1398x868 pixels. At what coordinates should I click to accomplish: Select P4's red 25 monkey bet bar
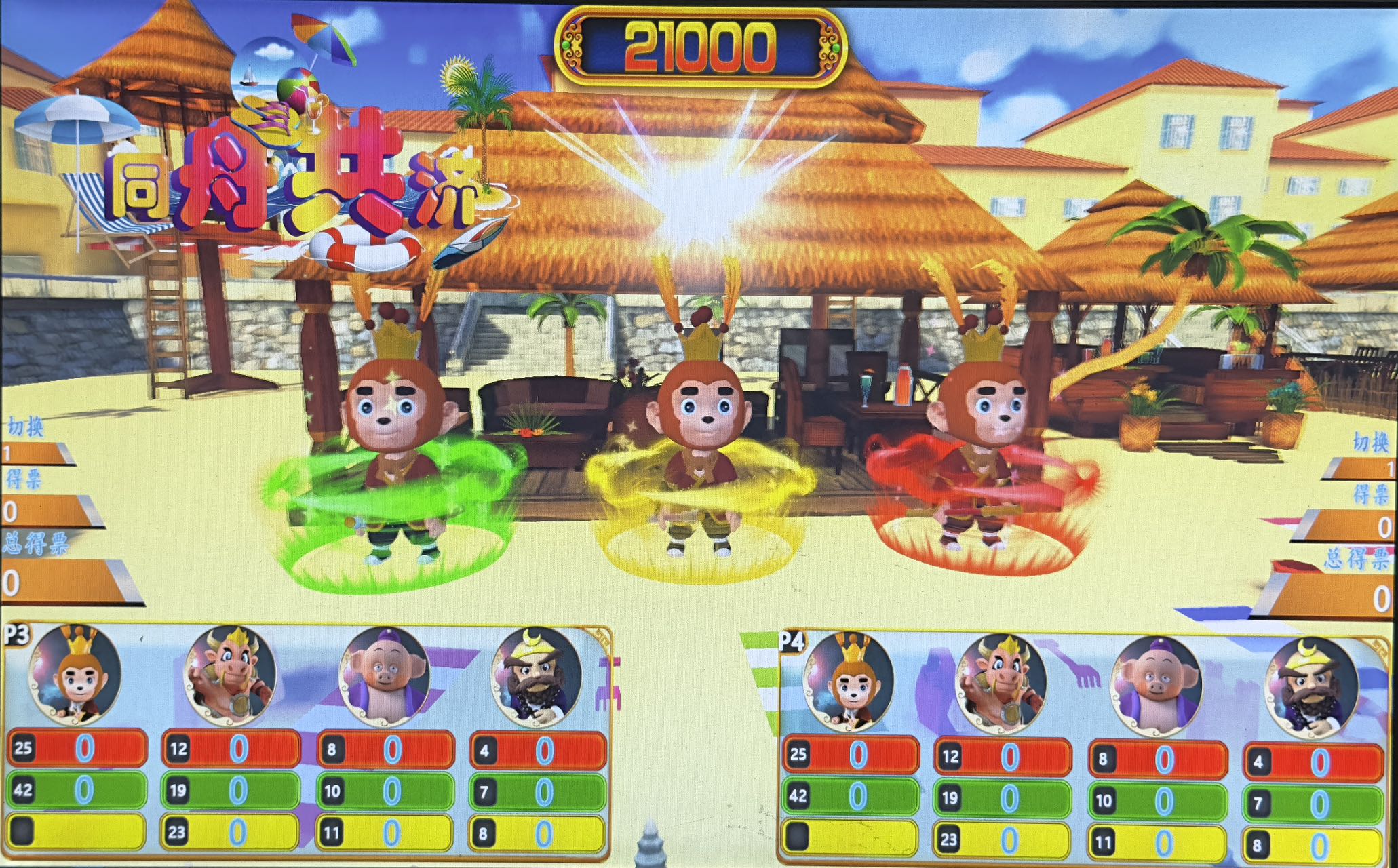pos(852,754)
